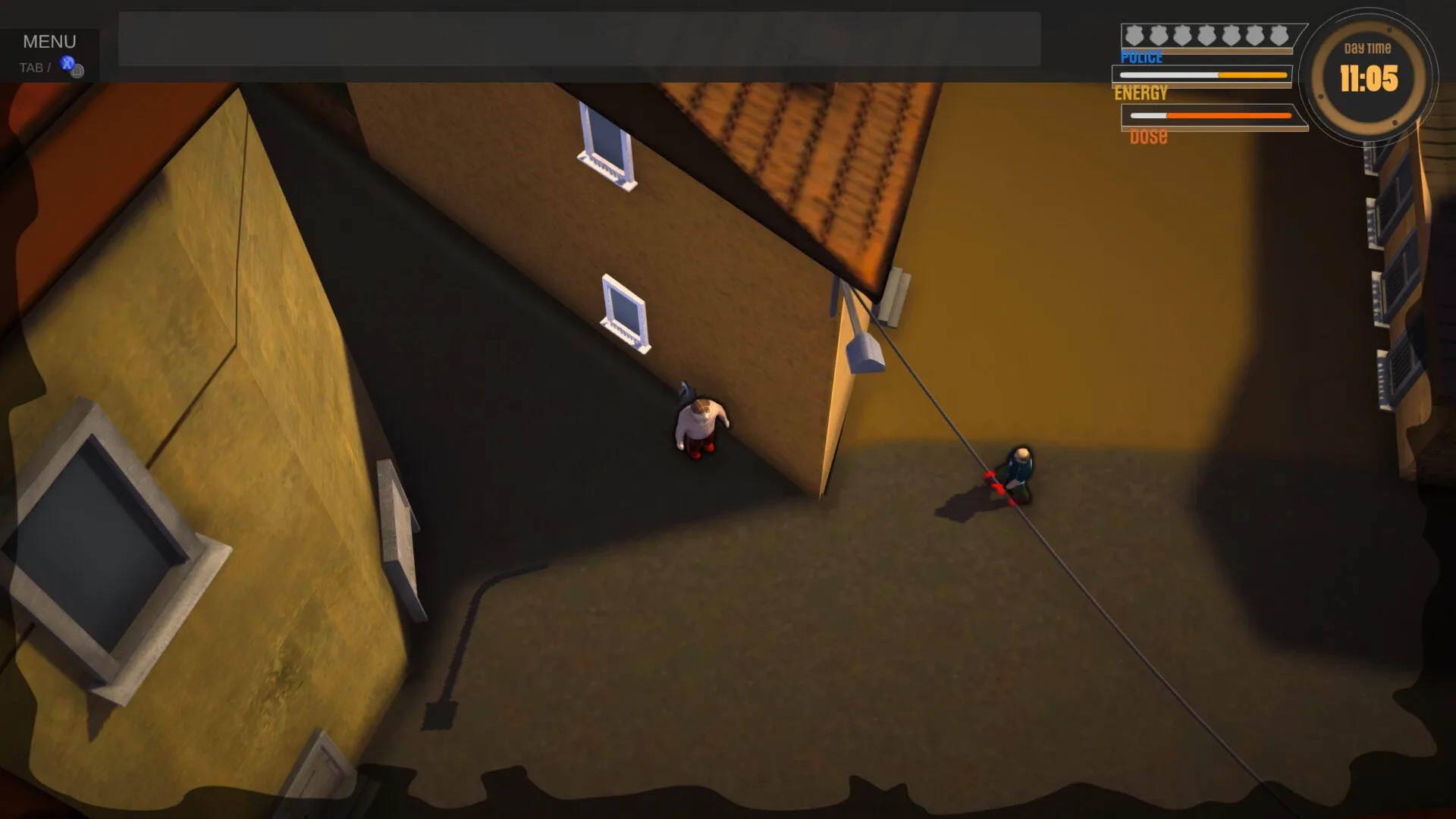
Task: Click the POLICE label text
Action: click(1141, 57)
